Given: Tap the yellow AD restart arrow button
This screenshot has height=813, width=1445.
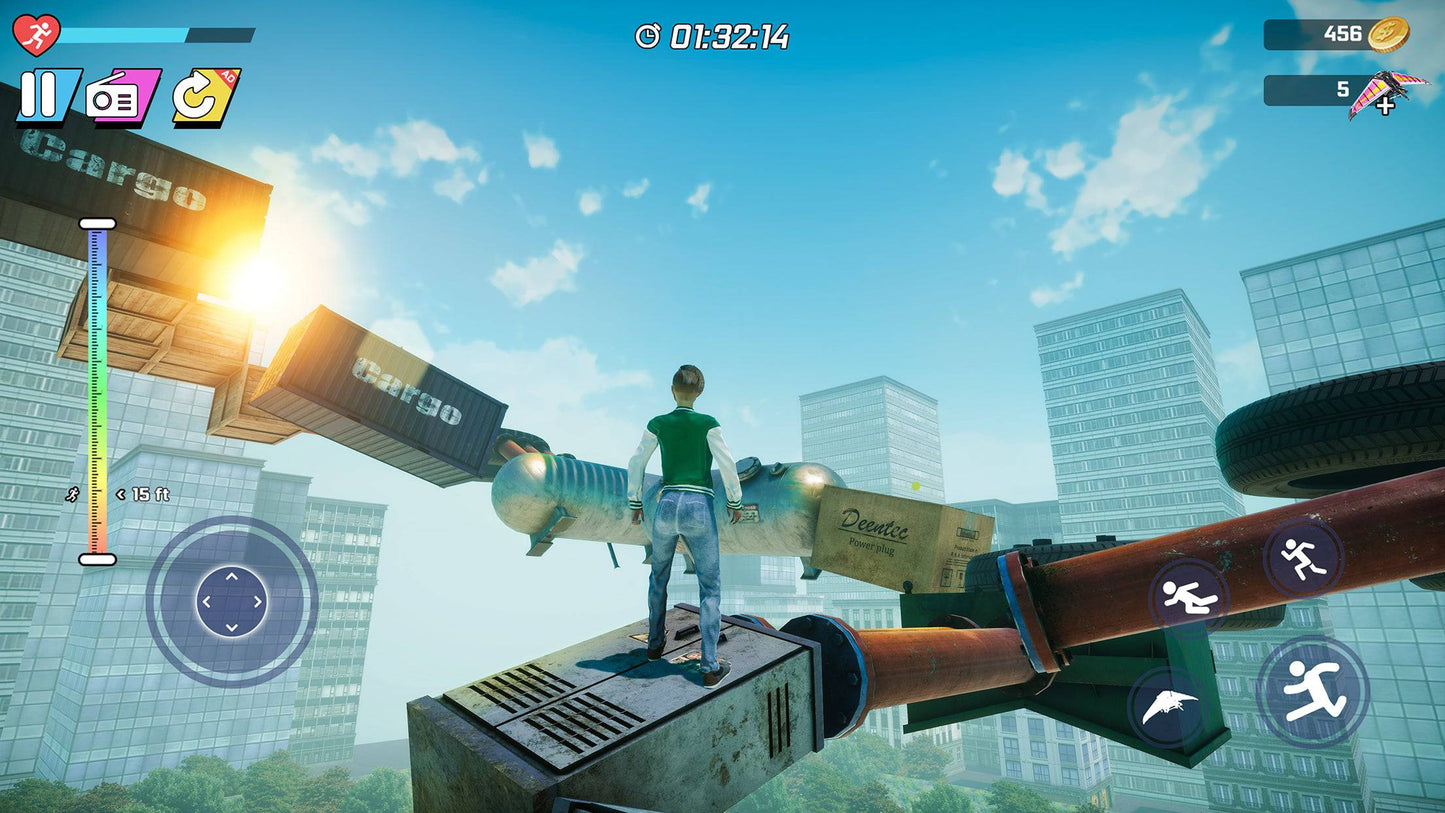Looking at the screenshot, I should (205, 96).
